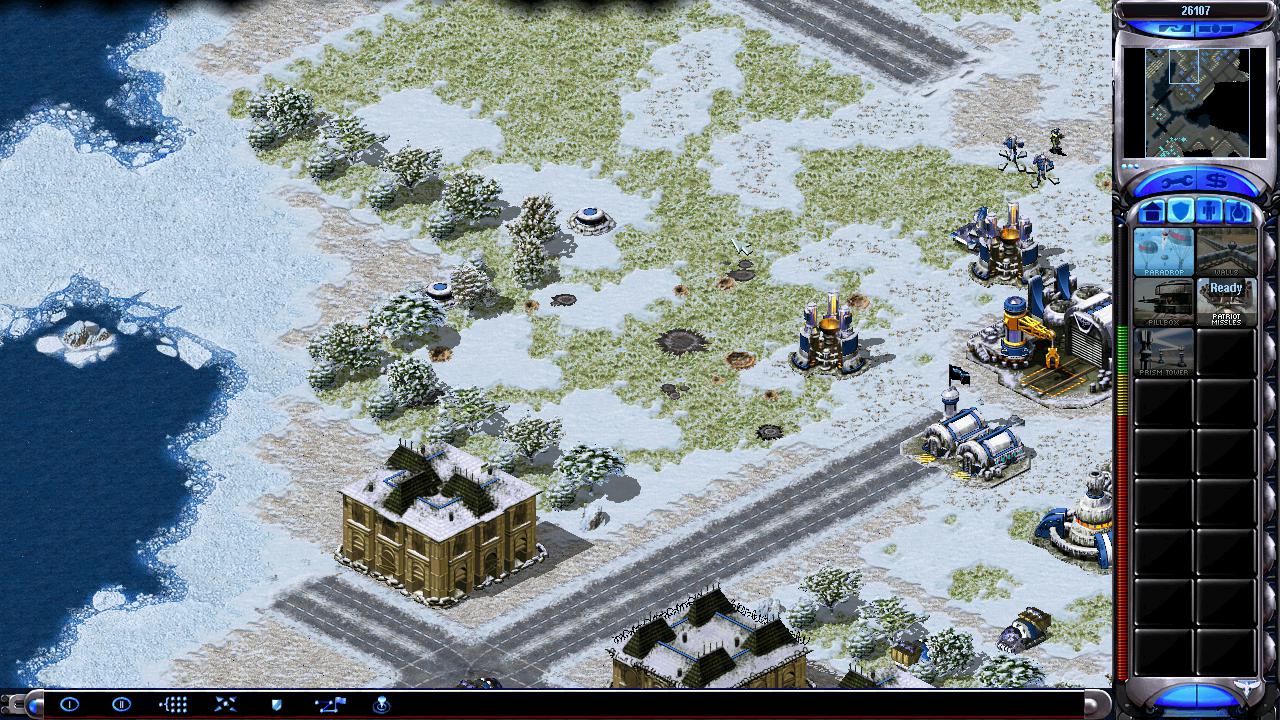This screenshot has height=720, width=1280.
Task: Enable the waypoint flag path mode
Action: pyautogui.click(x=329, y=704)
